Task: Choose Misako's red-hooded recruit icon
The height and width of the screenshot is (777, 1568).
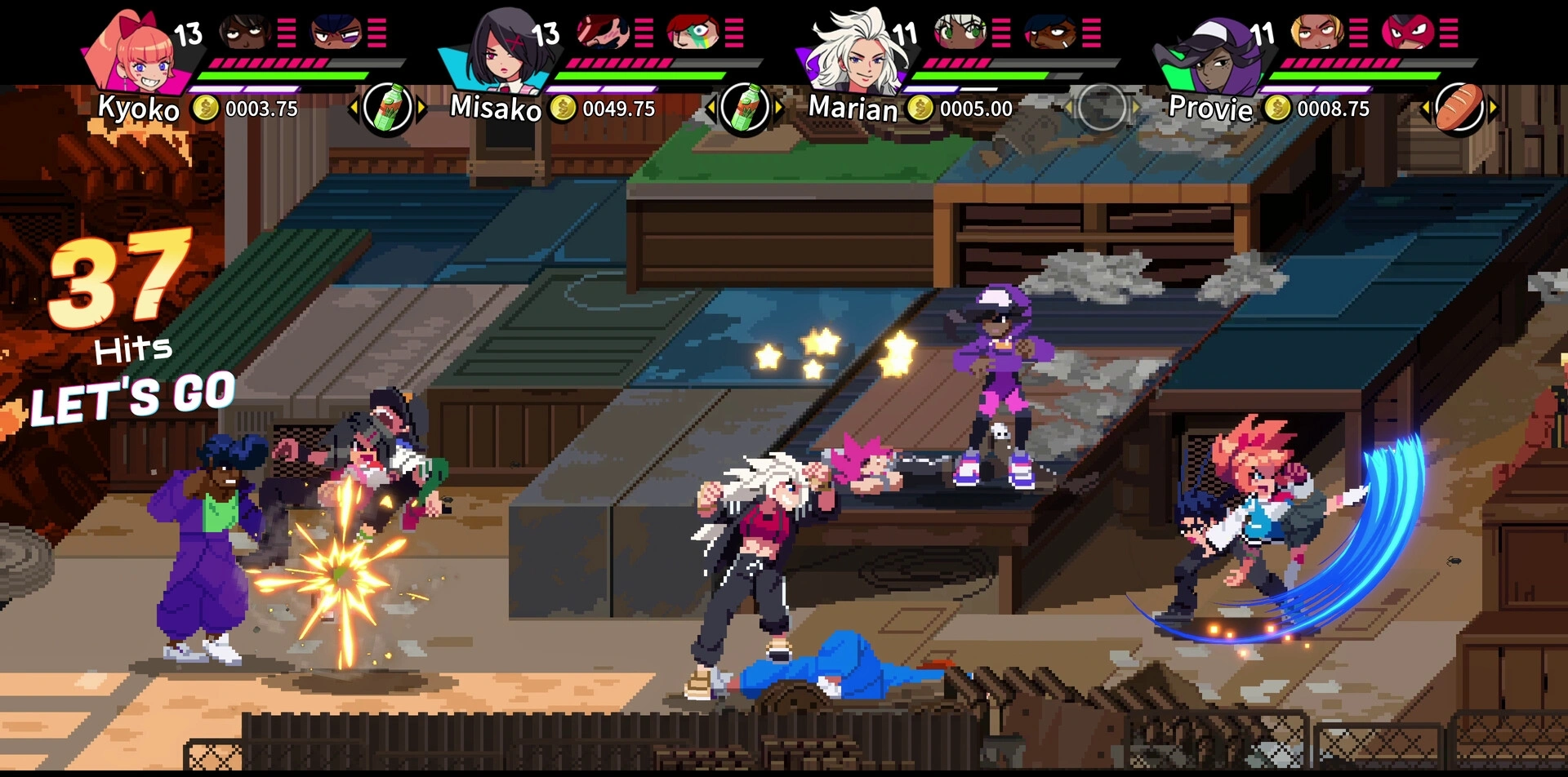Action: pyautogui.click(x=693, y=32)
